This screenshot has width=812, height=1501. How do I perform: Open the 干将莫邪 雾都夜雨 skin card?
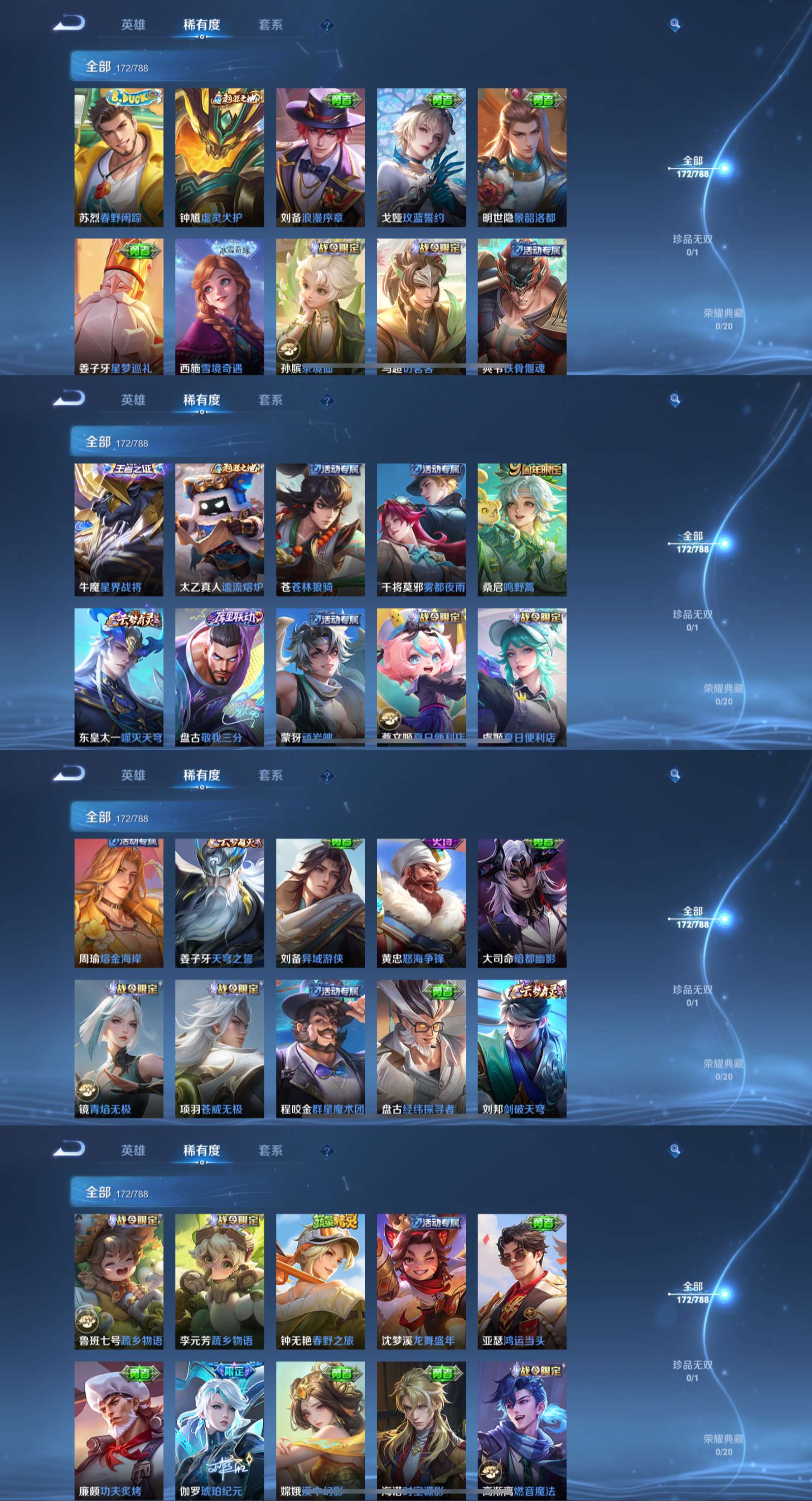click(x=421, y=529)
